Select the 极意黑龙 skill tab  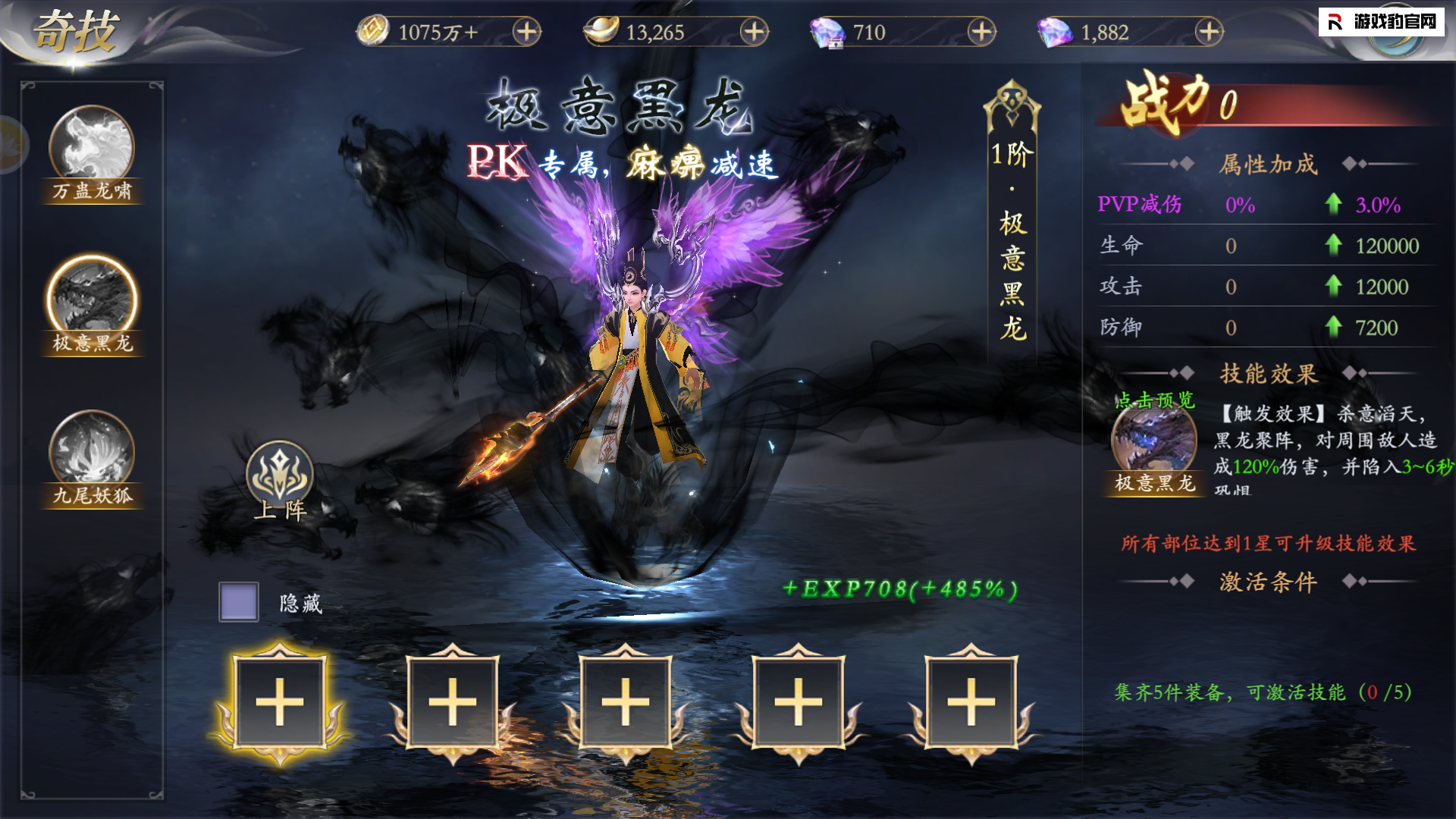click(92, 304)
